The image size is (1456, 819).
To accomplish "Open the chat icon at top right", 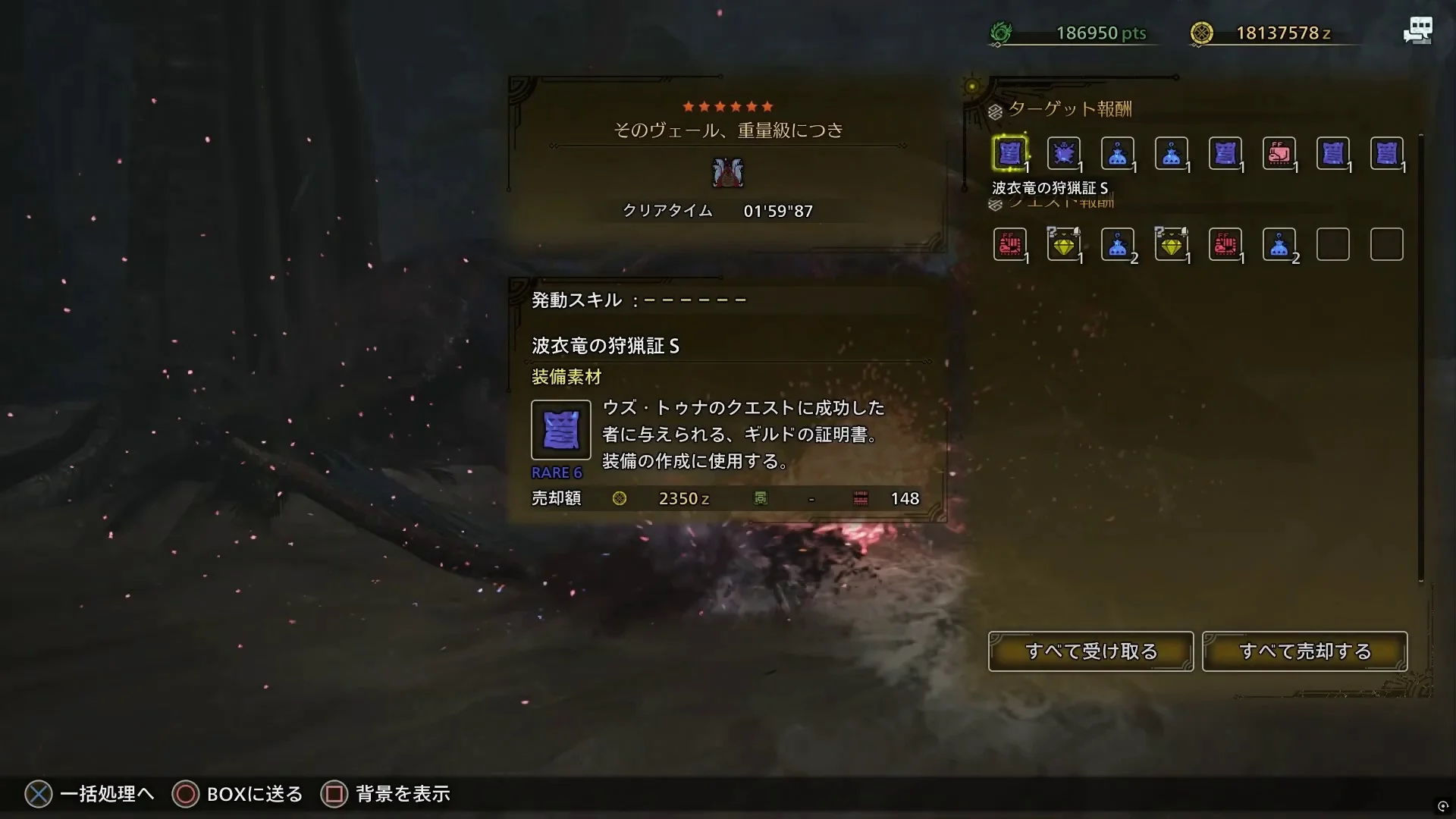I will point(1417,30).
